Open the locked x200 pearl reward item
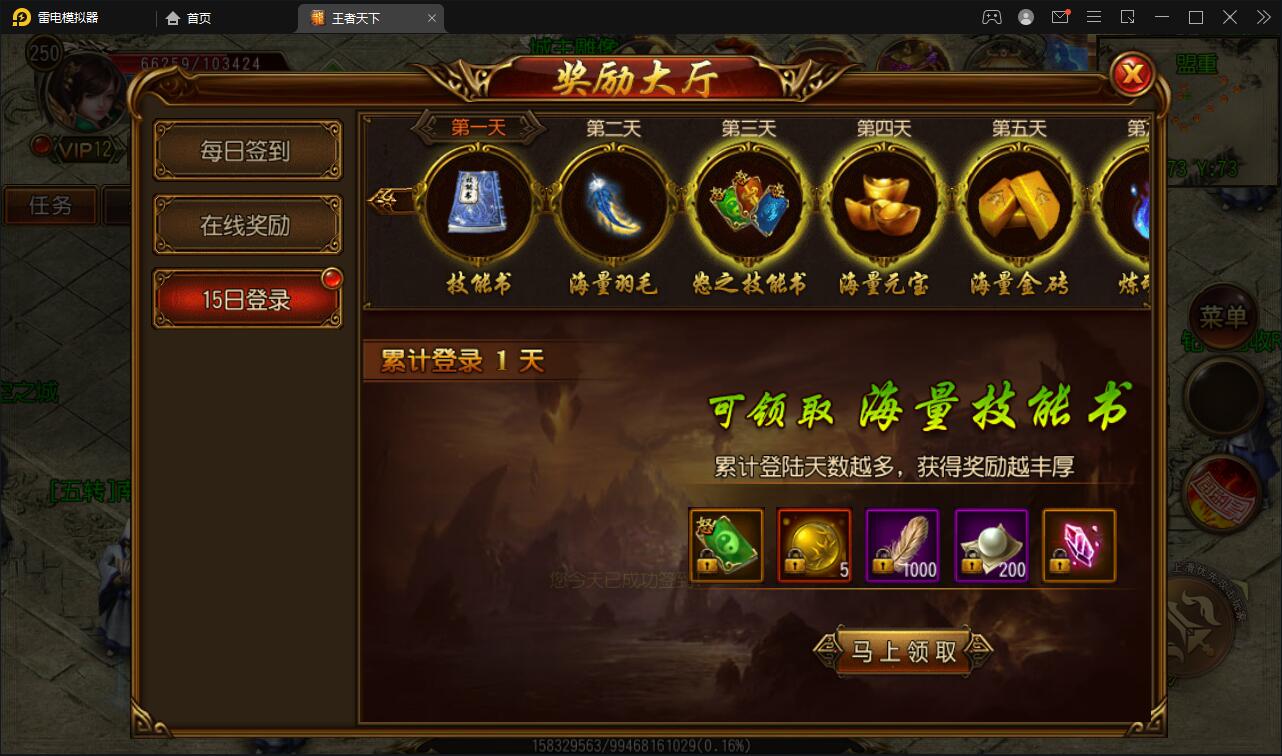Screen dimensions: 1282x756 991,545
